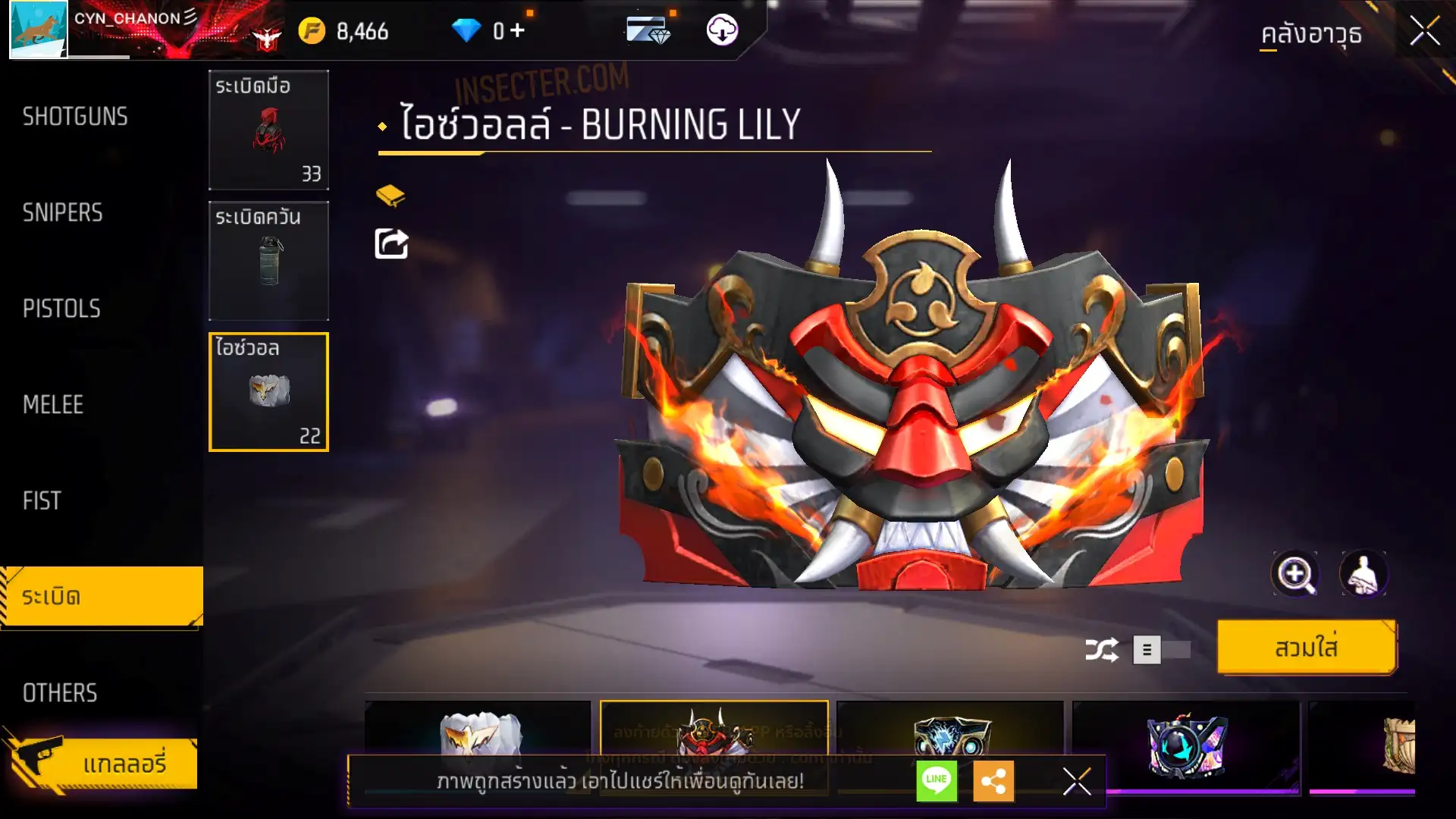Show the MELEE weapon category
Image resolution: width=1456 pixels, height=819 pixels.
click(53, 405)
